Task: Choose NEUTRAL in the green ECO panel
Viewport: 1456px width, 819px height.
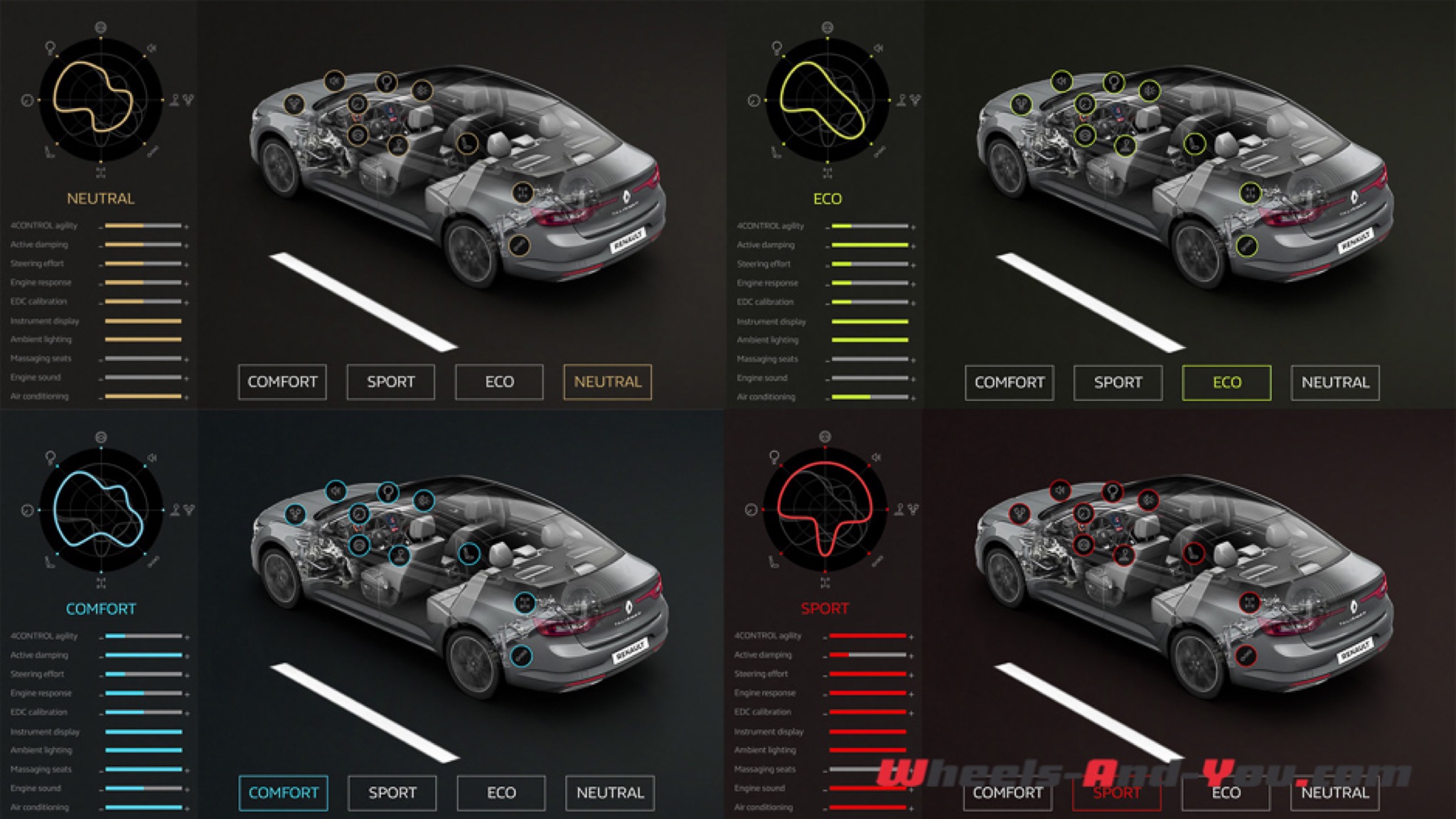Action: click(x=1334, y=382)
